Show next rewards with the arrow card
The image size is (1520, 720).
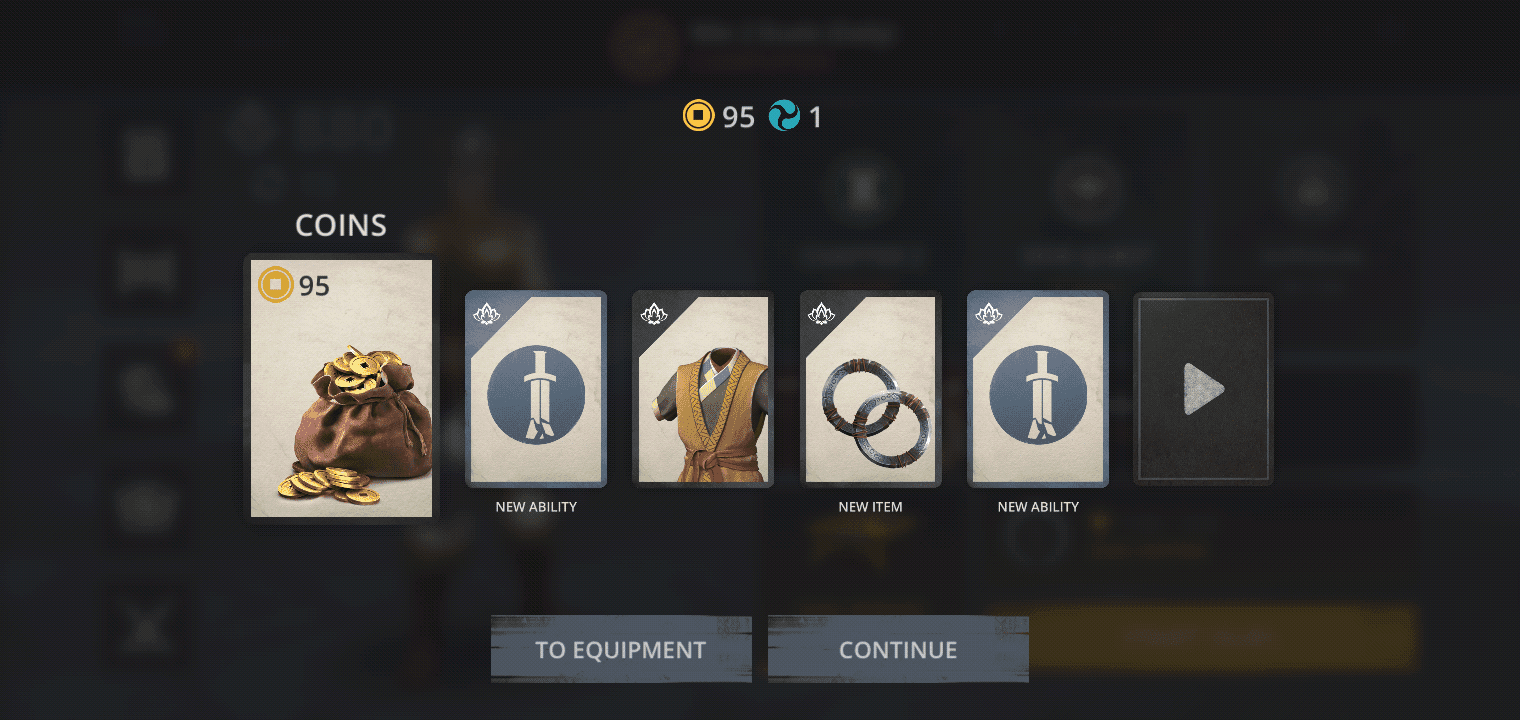(x=1203, y=389)
